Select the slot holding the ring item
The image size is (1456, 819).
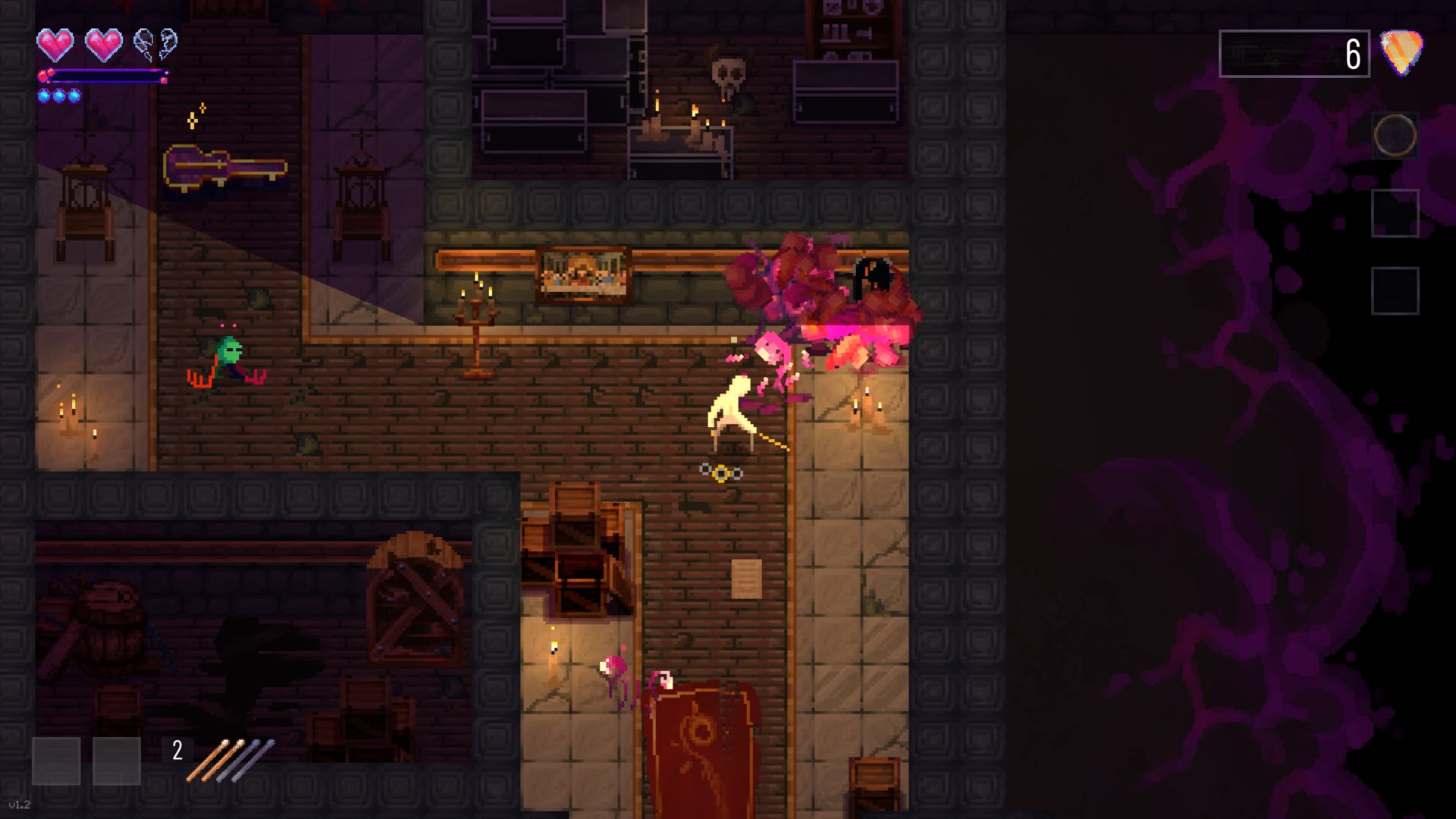(1395, 136)
